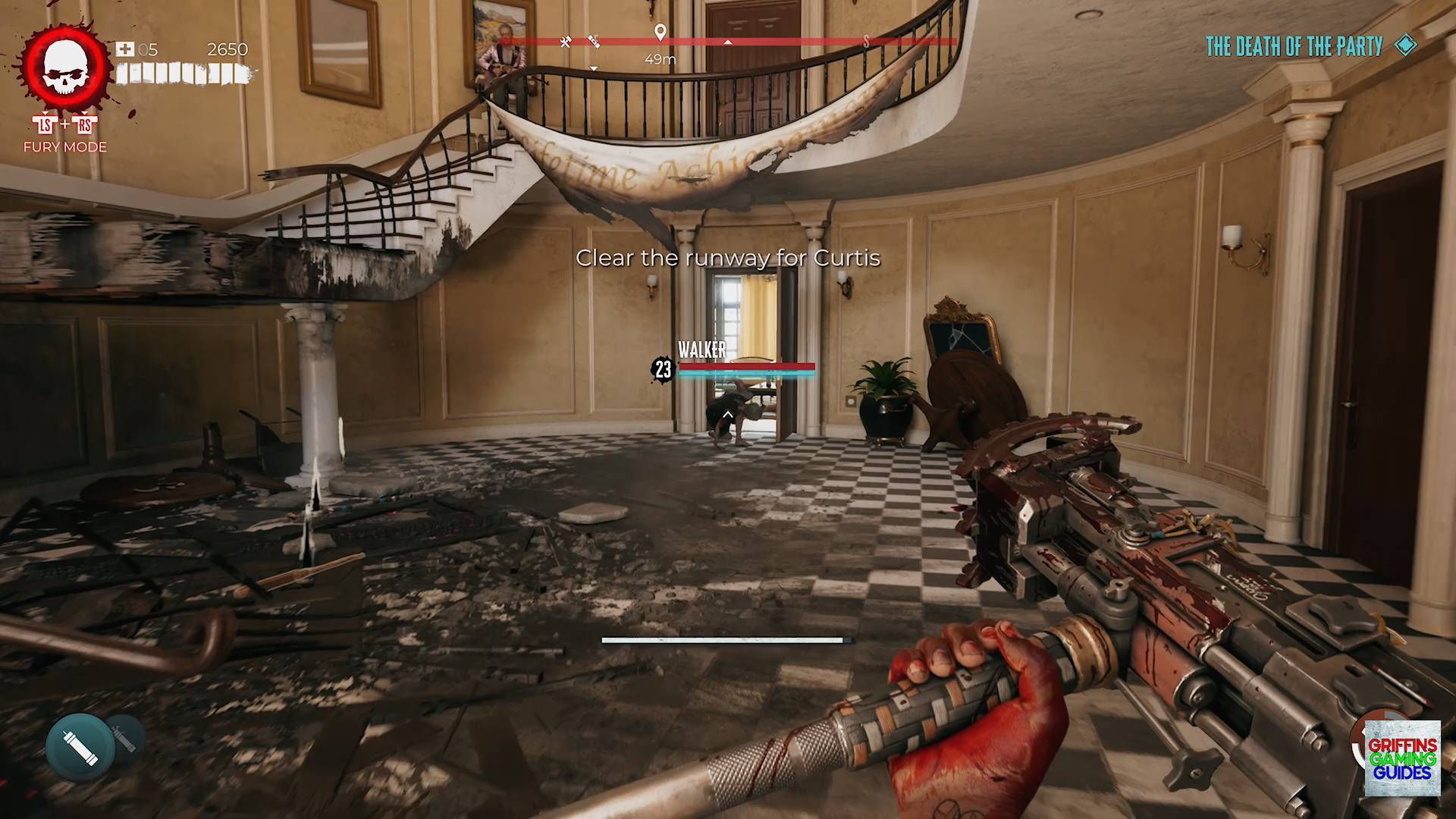Select the pipe bomb marker on the compass
The image size is (1456, 819).
pos(594,41)
